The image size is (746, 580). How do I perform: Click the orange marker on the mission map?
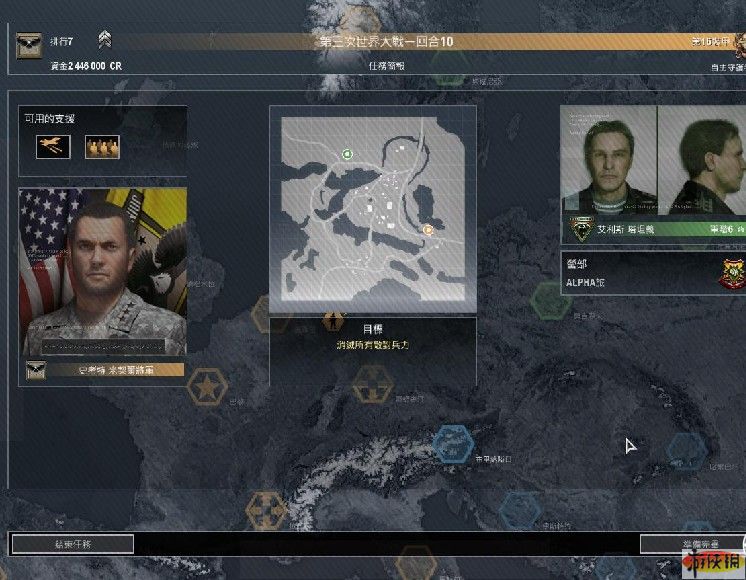click(427, 229)
